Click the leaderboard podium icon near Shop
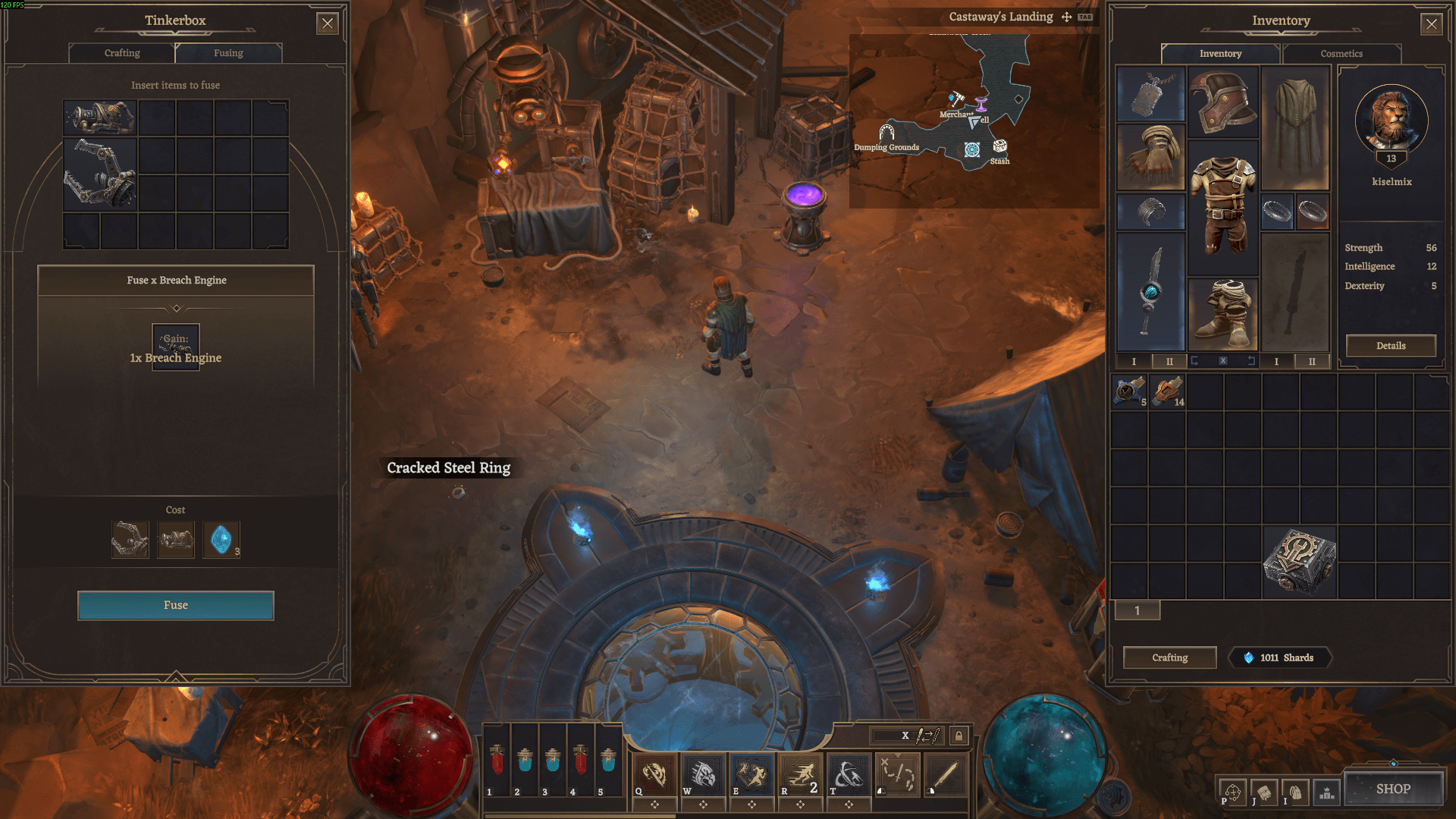Viewport: 1456px width, 819px height. 1326,792
